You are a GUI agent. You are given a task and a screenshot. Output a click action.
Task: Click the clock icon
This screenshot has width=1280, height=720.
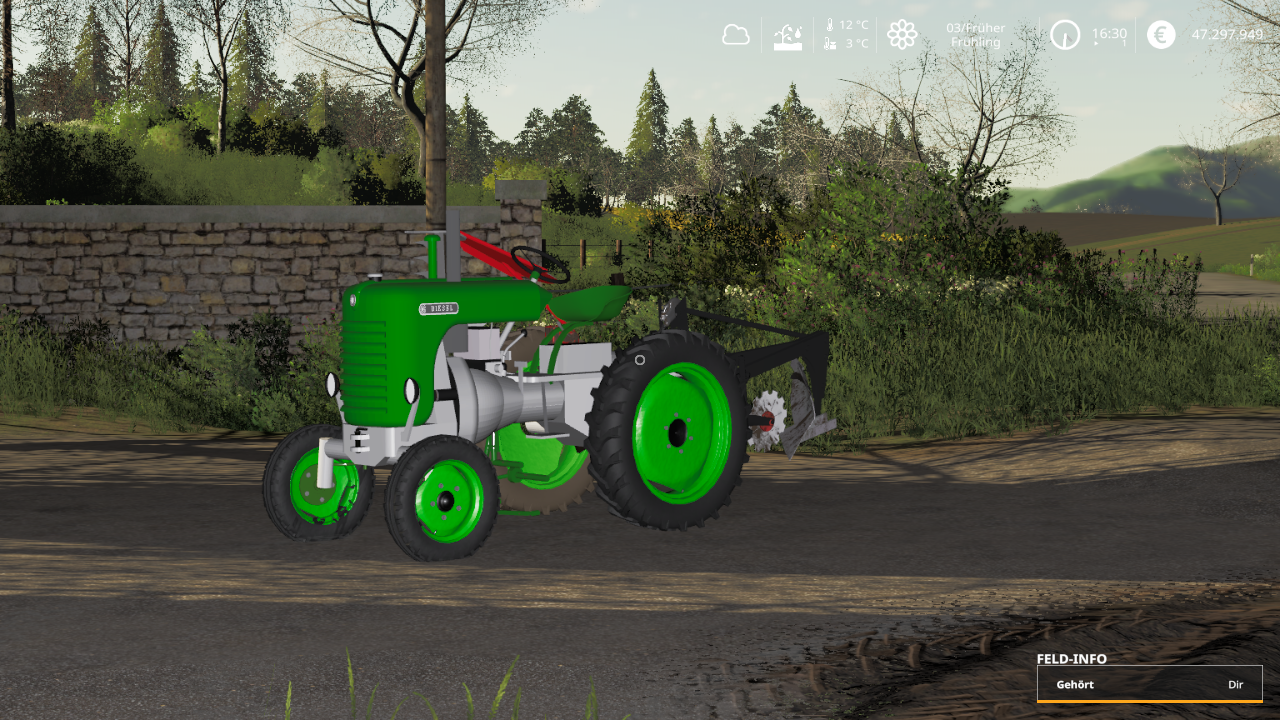coord(1065,35)
